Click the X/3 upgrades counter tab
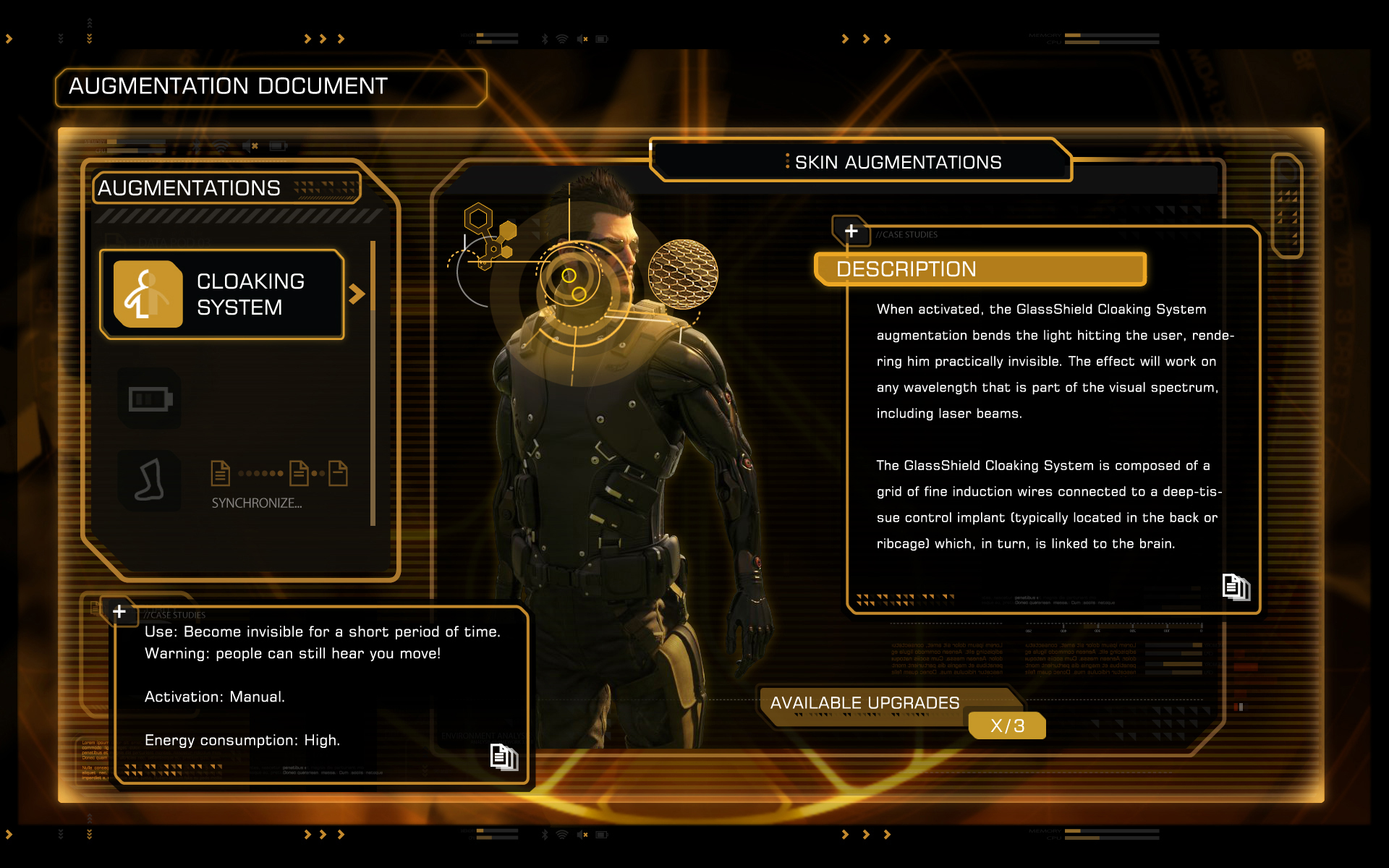 [1007, 726]
